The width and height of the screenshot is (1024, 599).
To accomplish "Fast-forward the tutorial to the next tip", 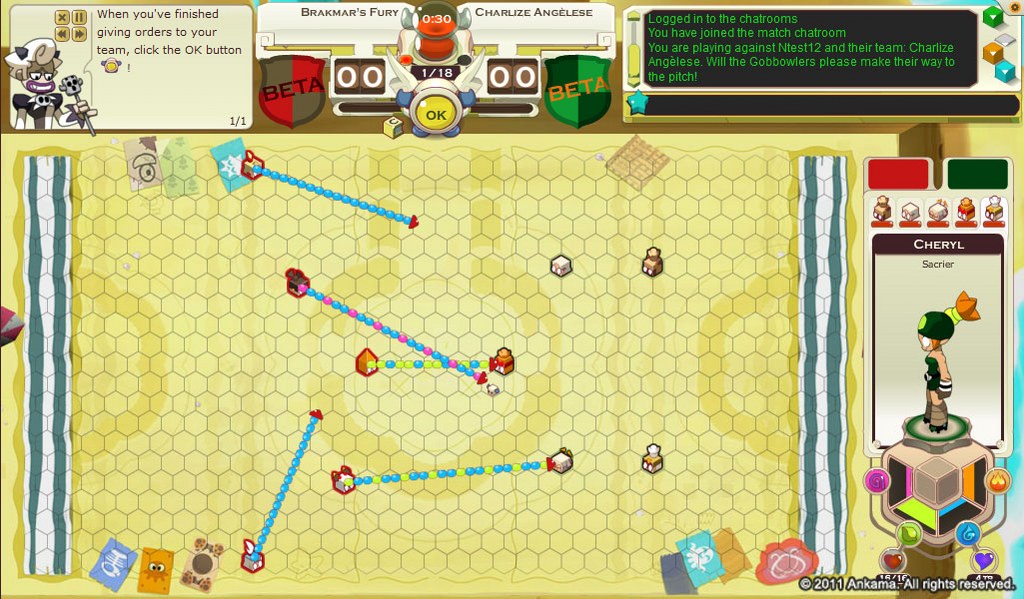I will [78, 34].
